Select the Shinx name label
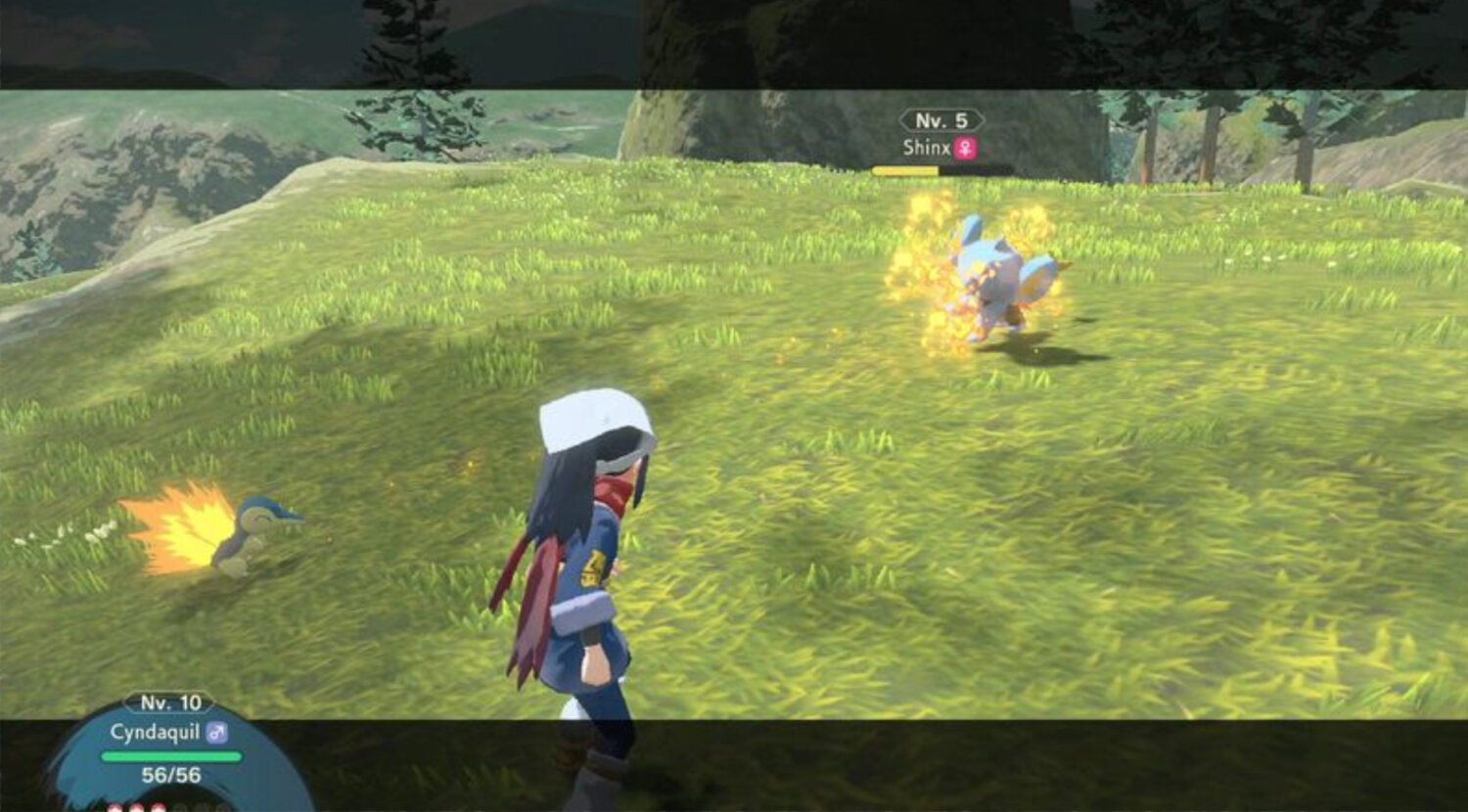Screen dimensions: 1468x812 pos(927,149)
